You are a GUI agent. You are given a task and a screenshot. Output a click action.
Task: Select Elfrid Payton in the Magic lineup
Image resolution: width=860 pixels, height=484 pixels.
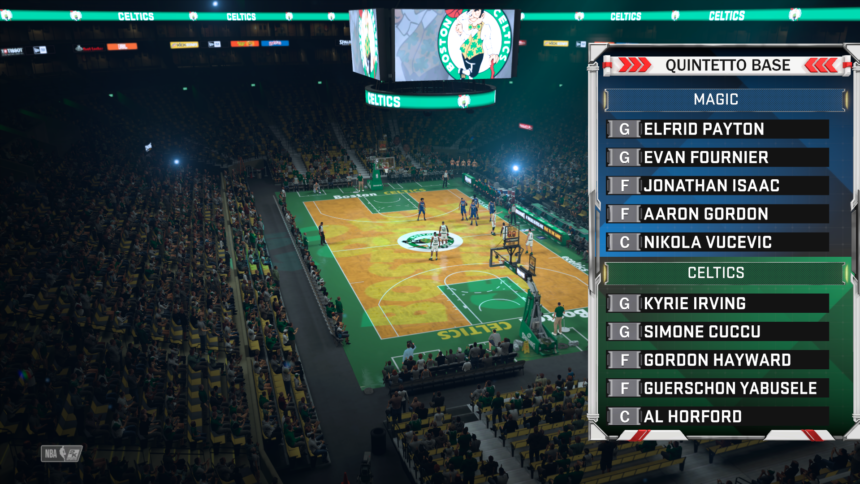(x=718, y=129)
